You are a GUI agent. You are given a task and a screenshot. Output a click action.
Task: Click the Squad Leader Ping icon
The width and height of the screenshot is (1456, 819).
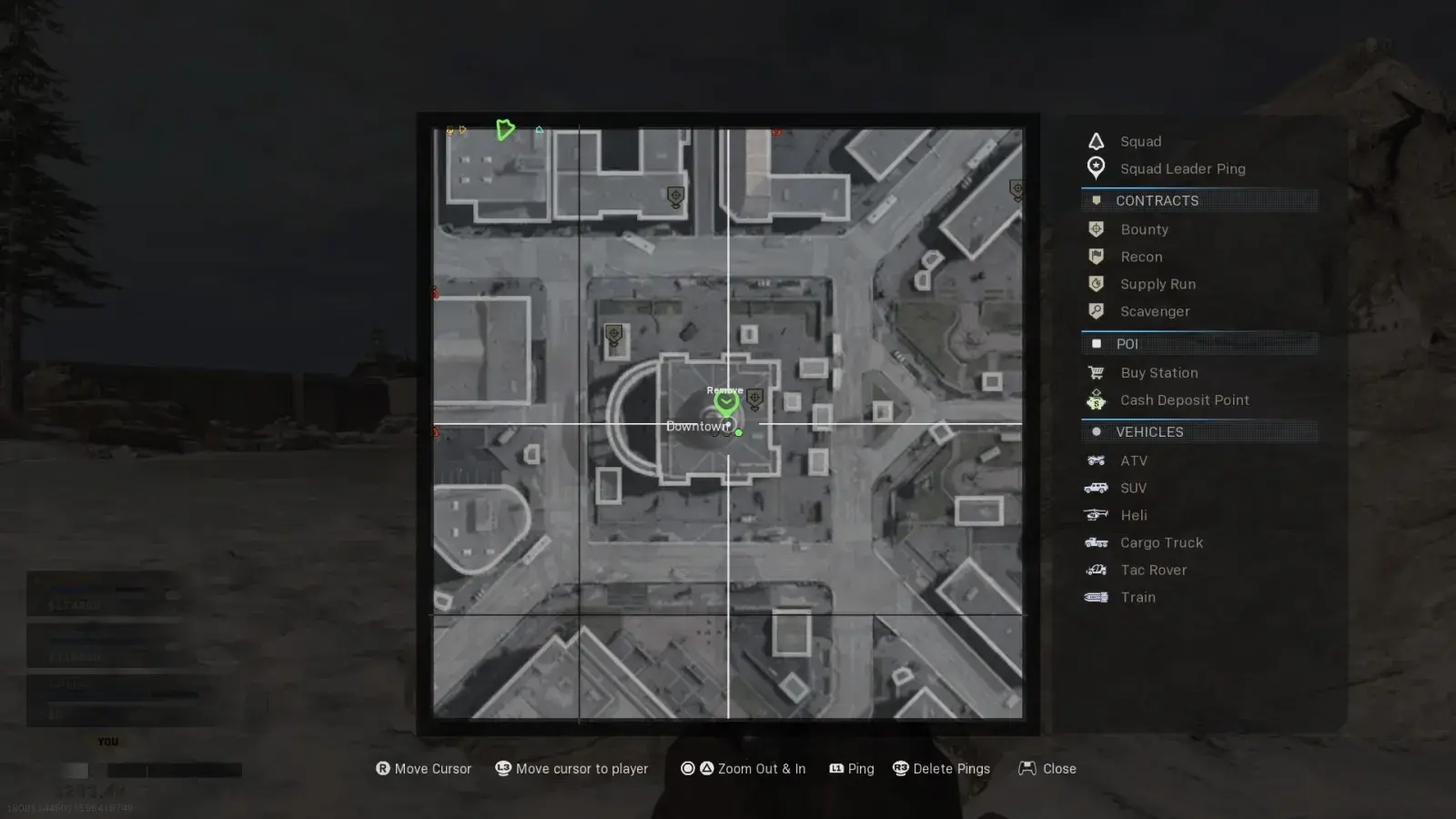point(1096,168)
